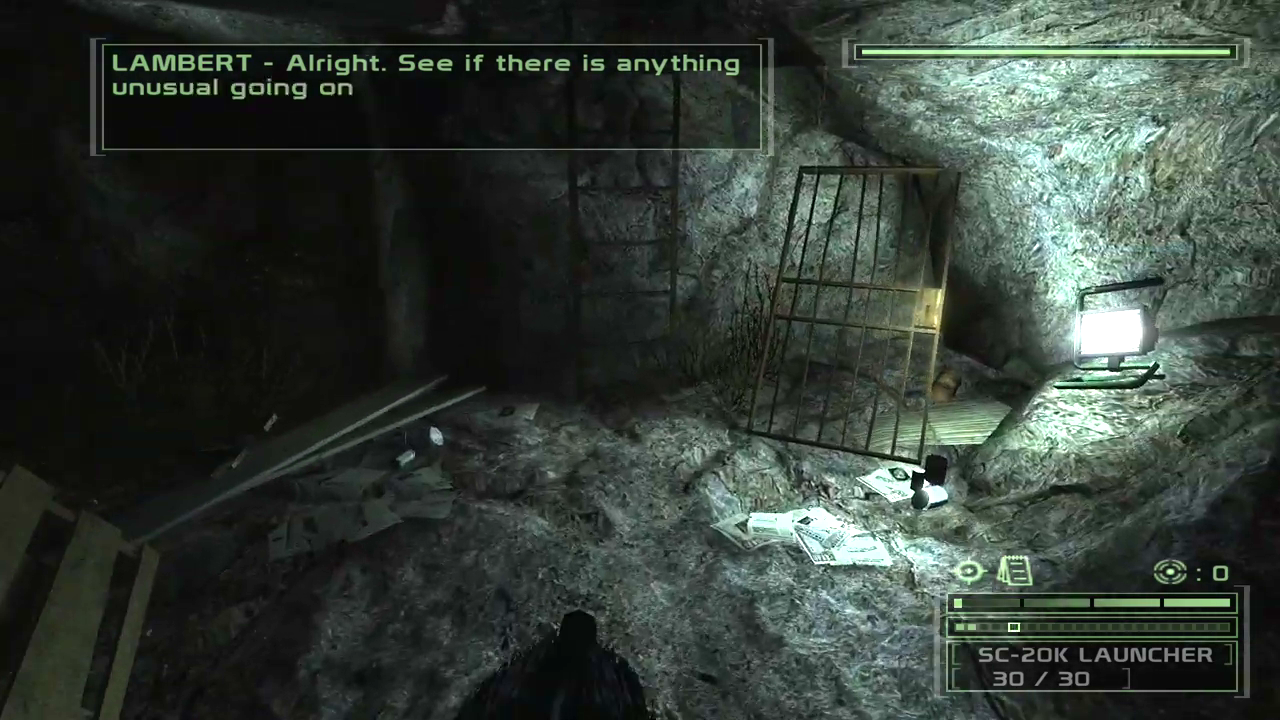Select the SC-20K Launcher weapon box
The height and width of the screenshot is (720, 1280).
click(x=1093, y=667)
